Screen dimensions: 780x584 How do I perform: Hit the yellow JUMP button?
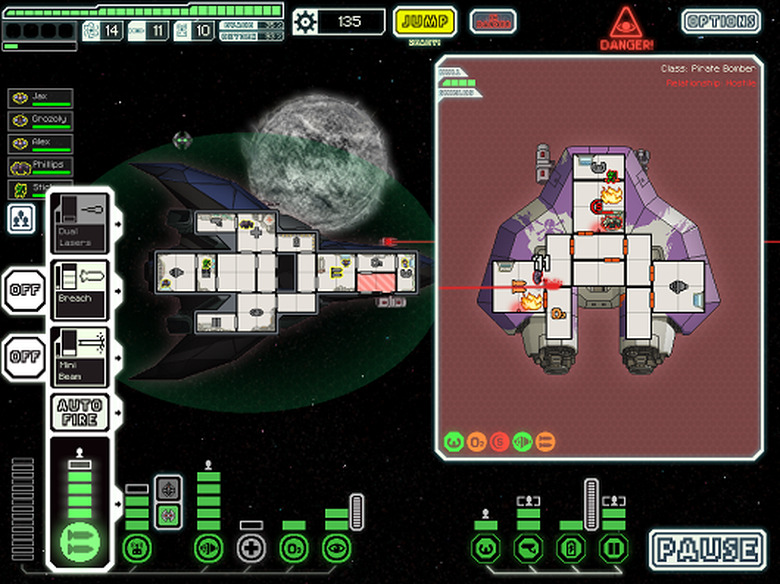pyautogui.click(x=424, y=21)
